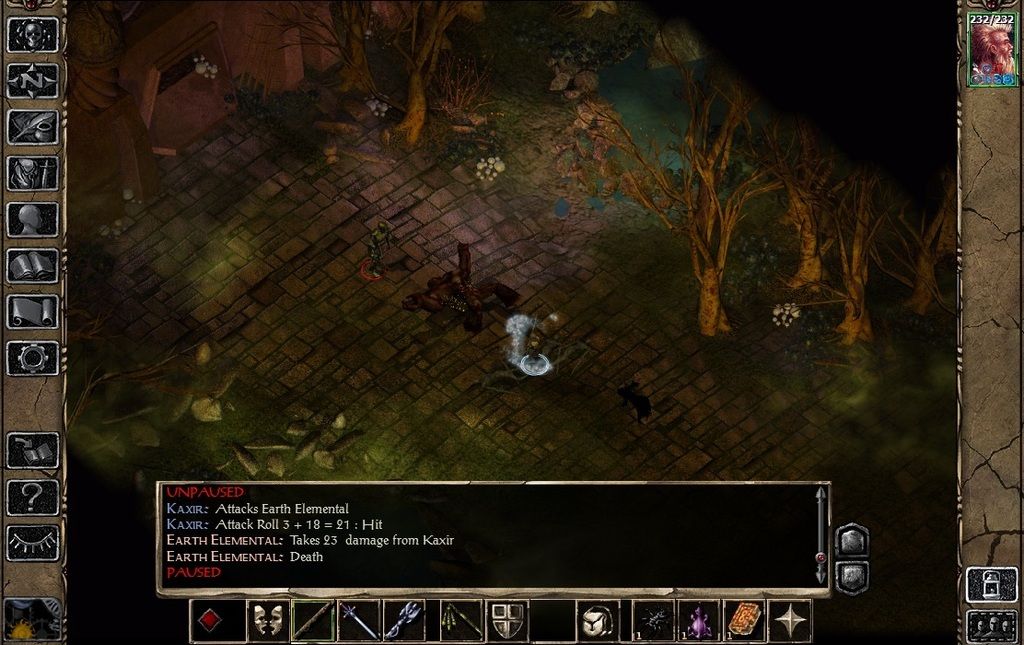Use the purple potion quick item
The image size is (1024, 645).
click(x=697, y=621)
